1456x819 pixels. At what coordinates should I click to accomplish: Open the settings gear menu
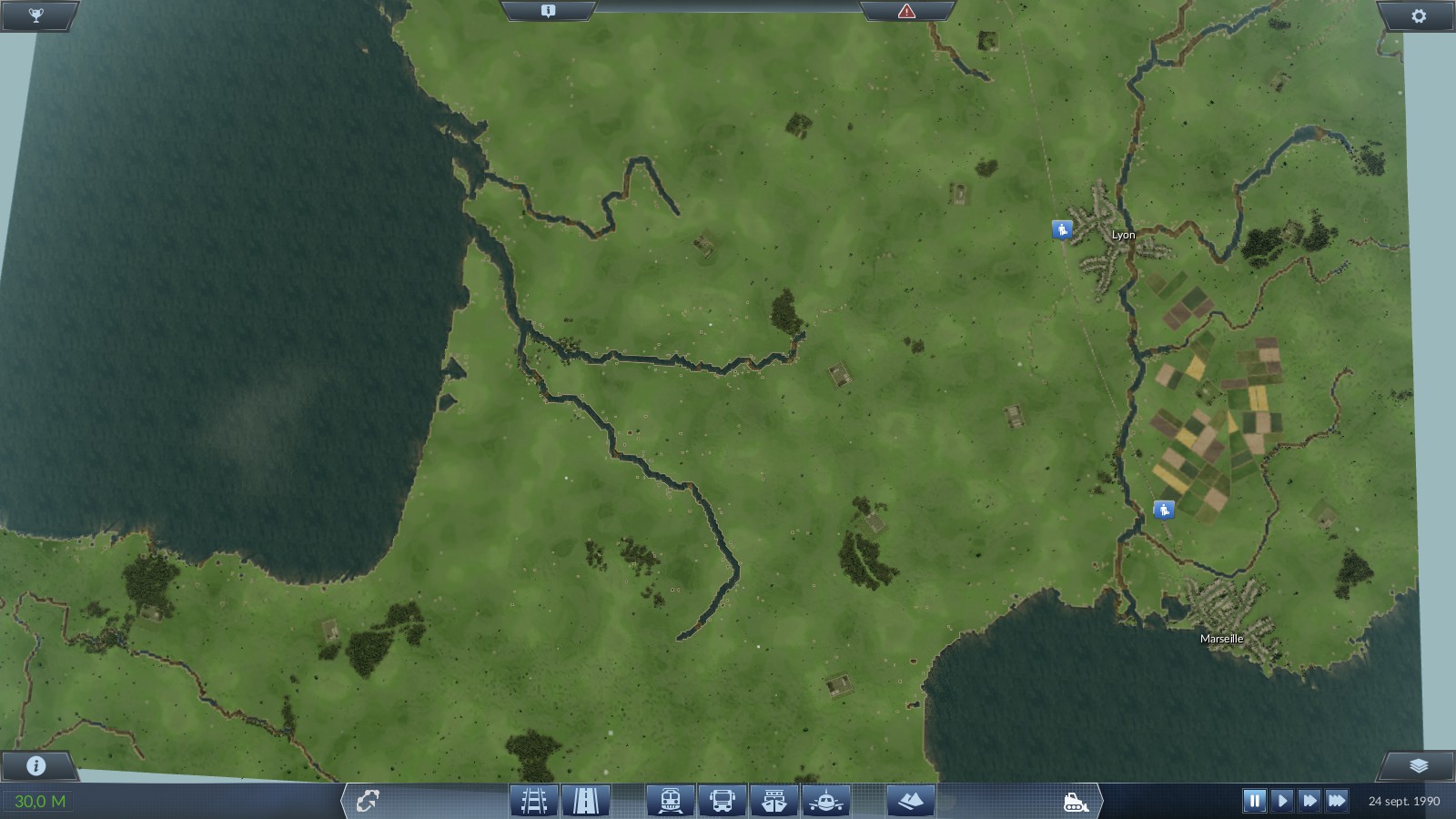click(x=1419, y=15)
